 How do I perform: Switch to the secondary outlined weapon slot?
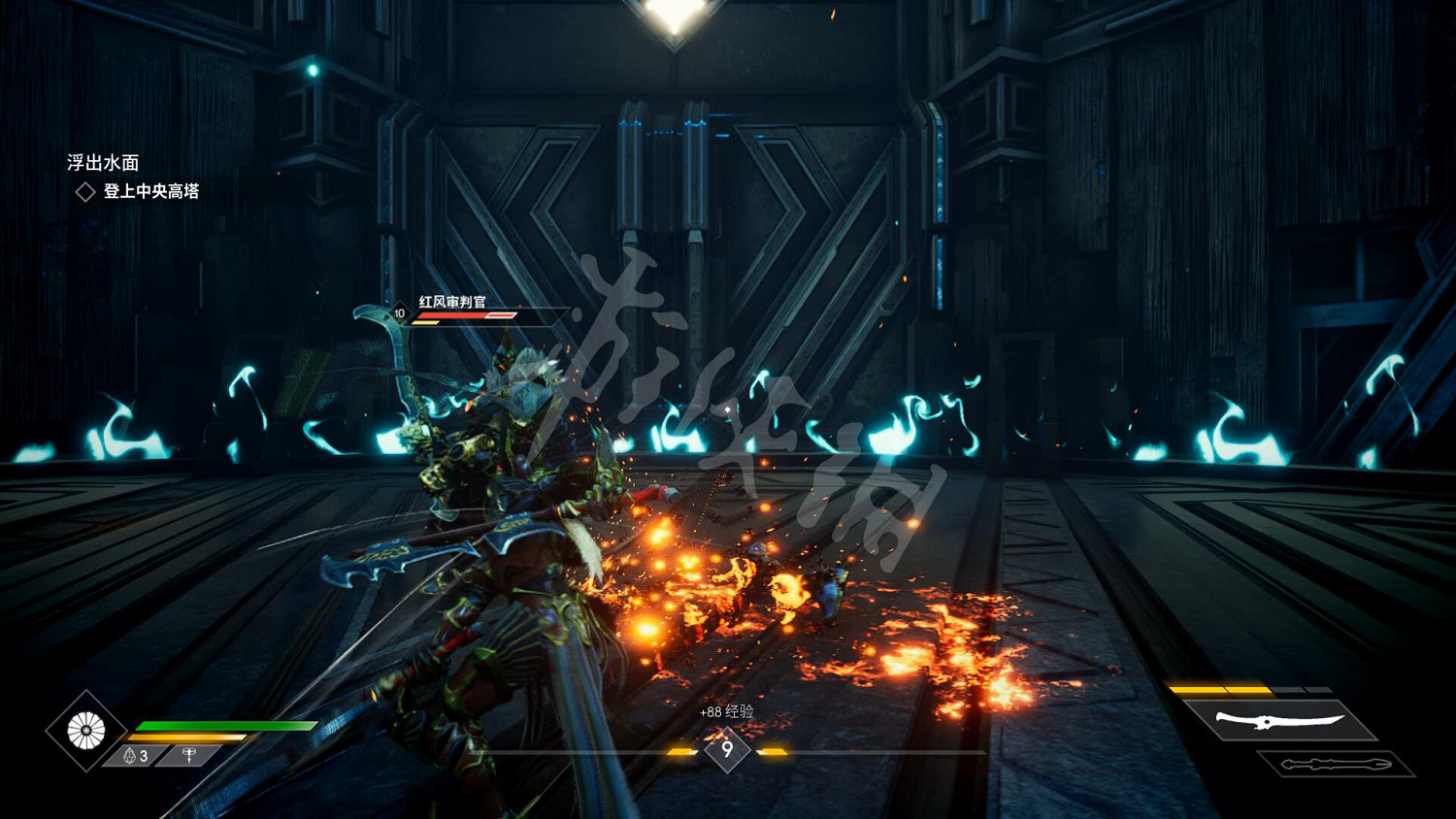click(x=1336, y=765)
